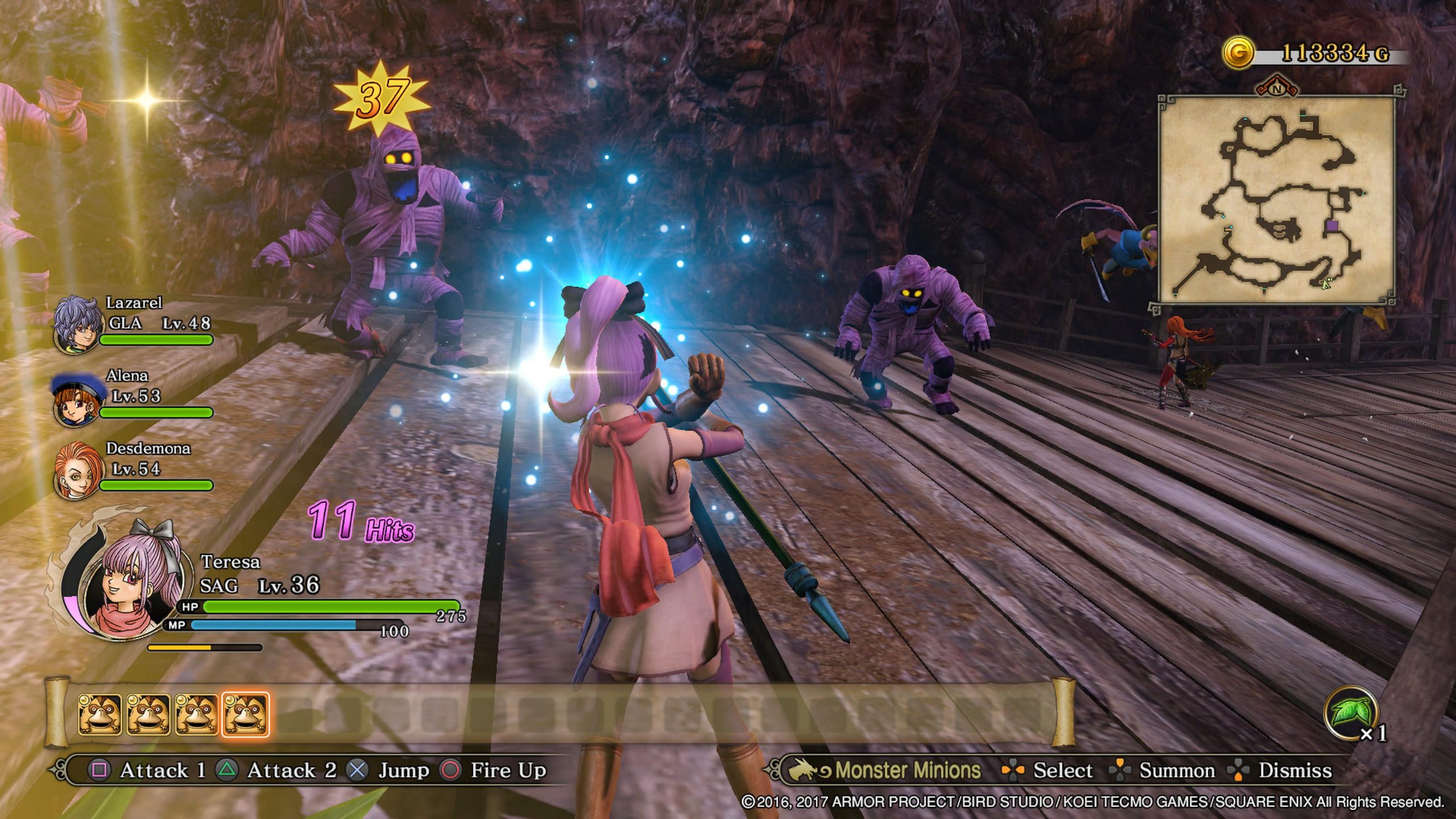The width and height of the screenshot is (1456, 819).
Task: Select Lazarel's party portrait
Action: [x=78, y=324]
